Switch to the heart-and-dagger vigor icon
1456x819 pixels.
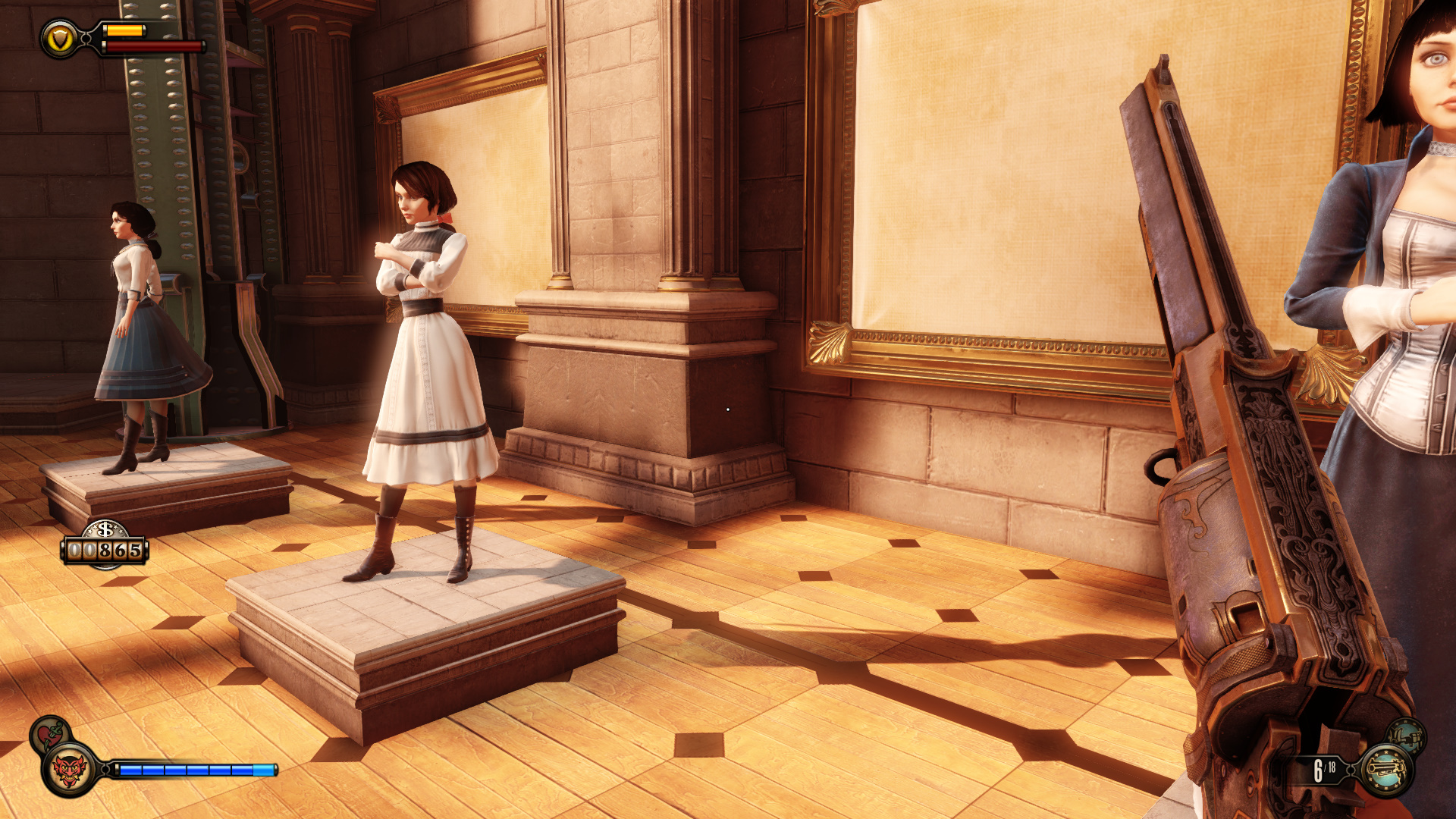tap(49, 733)
